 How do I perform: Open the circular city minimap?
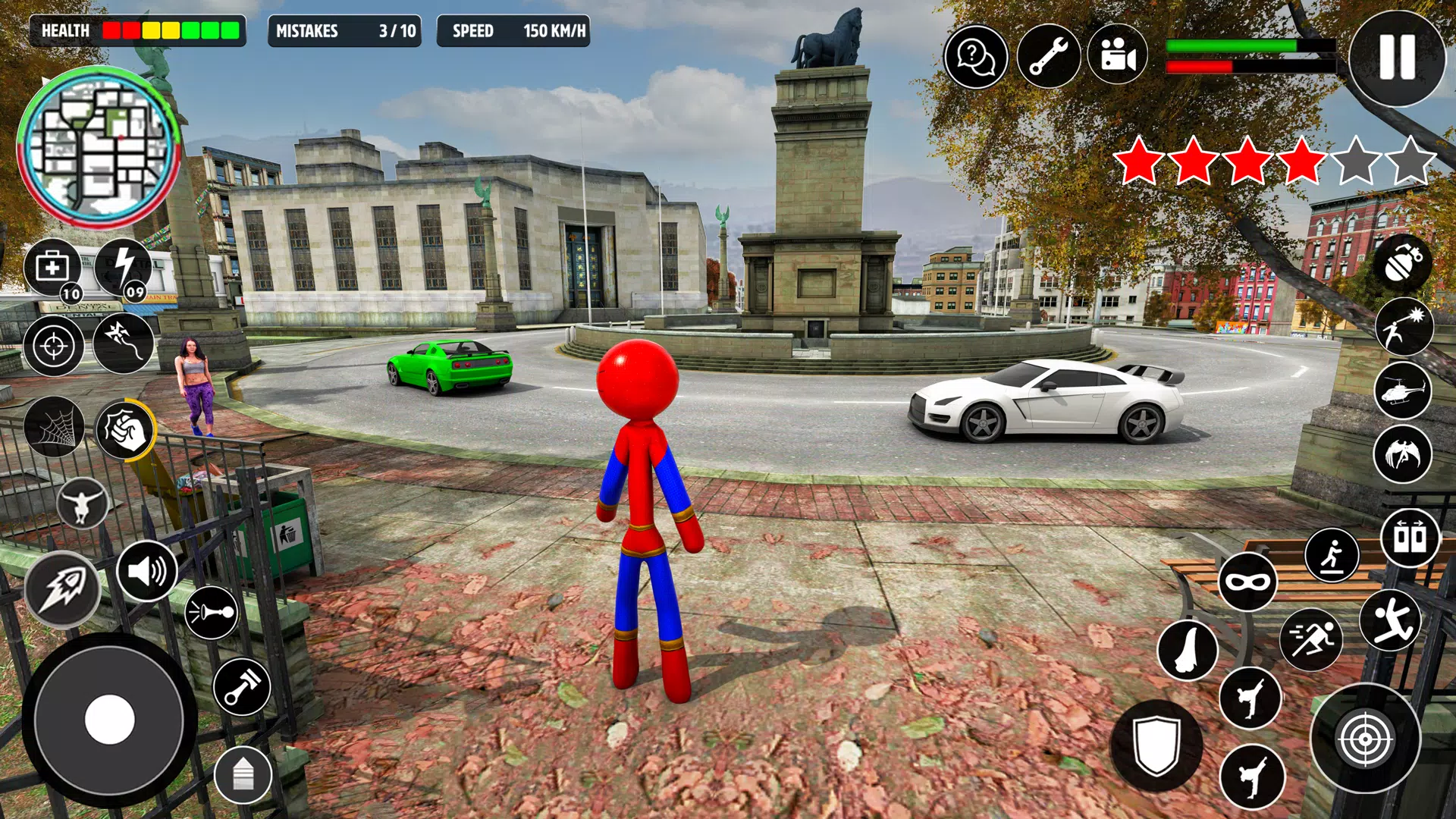tap(99, 148)
